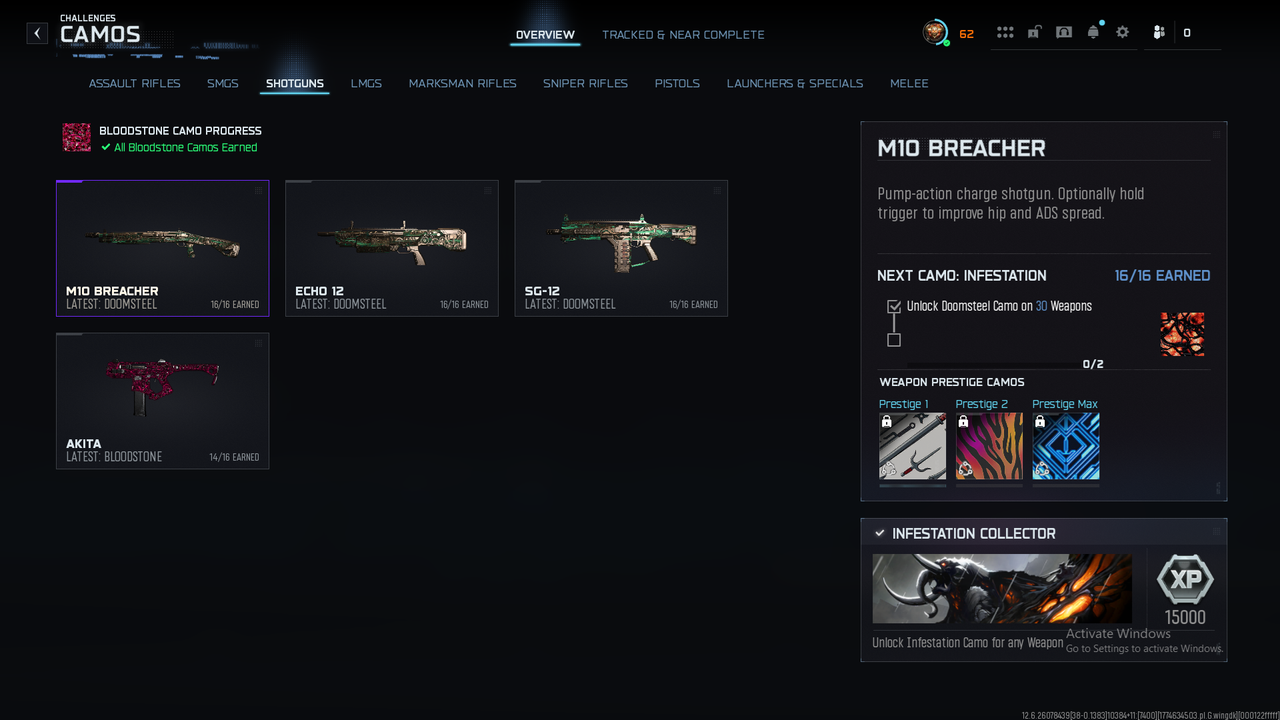Switch to the Melee category
Viewport: 1280px width, 720px height.
909,83
